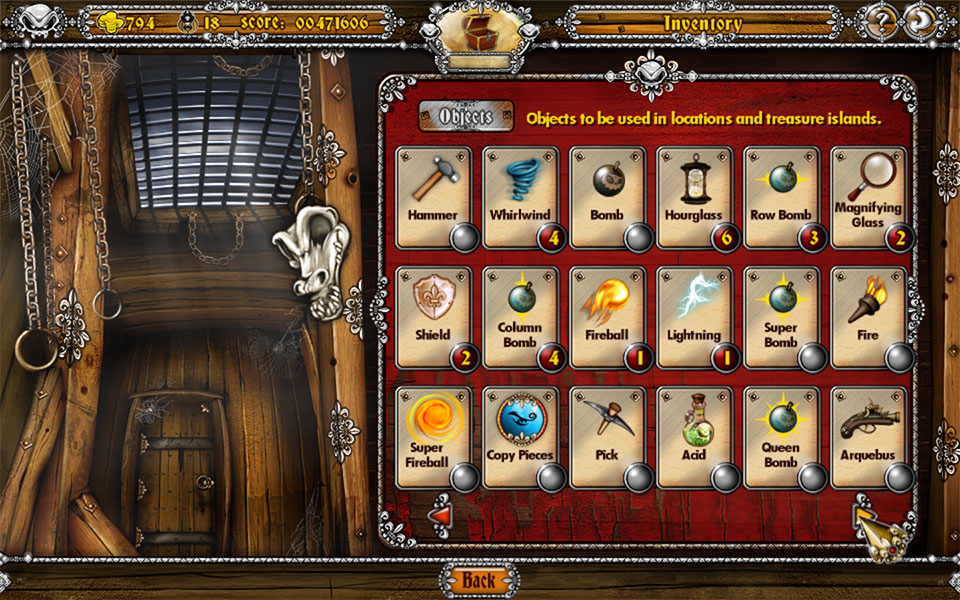Viewport: 960px width, 600px height.
Task: Select the Row Bomb card
Action: 781,197
